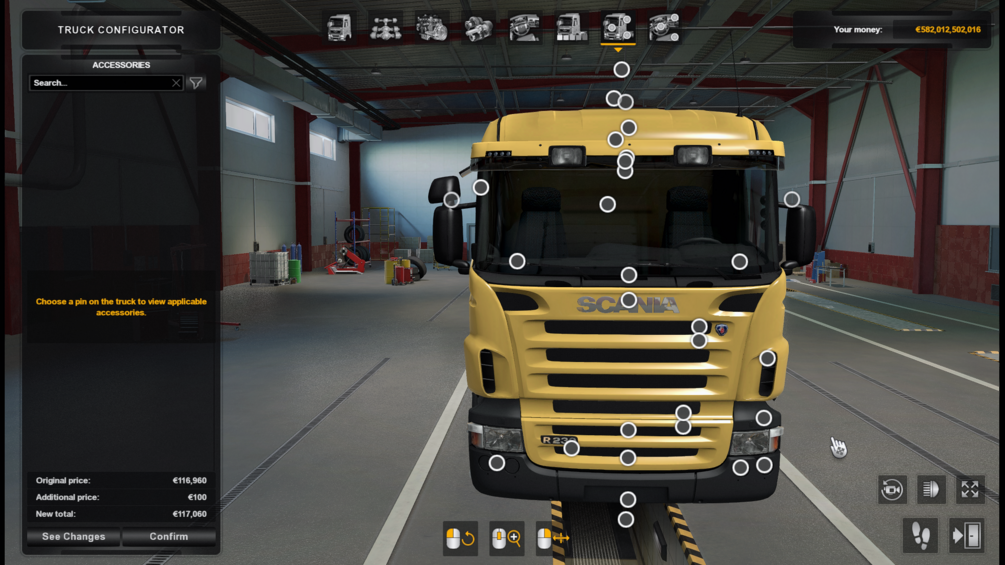Switch to the cabin selection tab
The height and width of the screenshot is (565, 1005).
coord(340,28)
